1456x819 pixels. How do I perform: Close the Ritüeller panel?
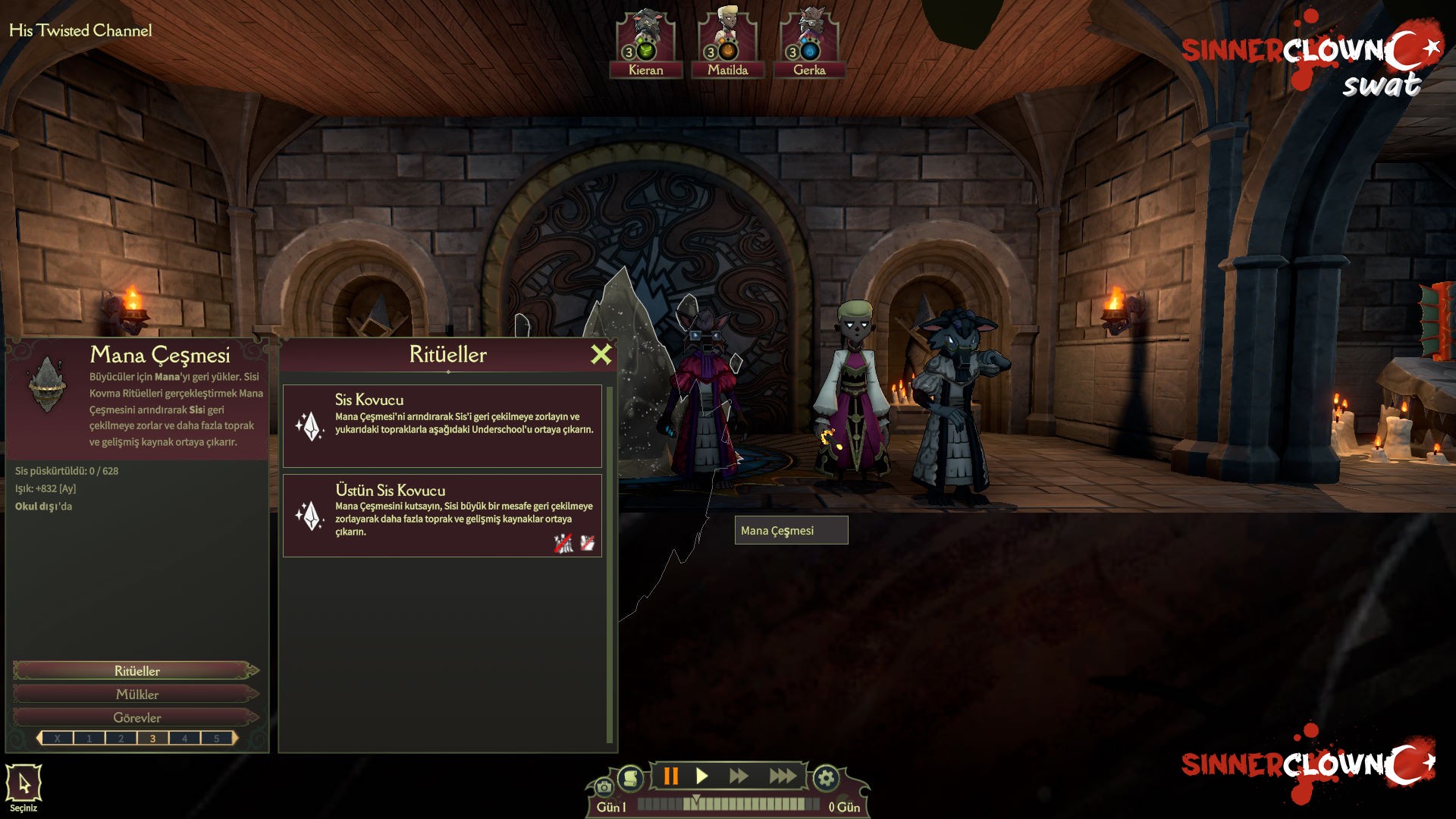click(601, 354)
